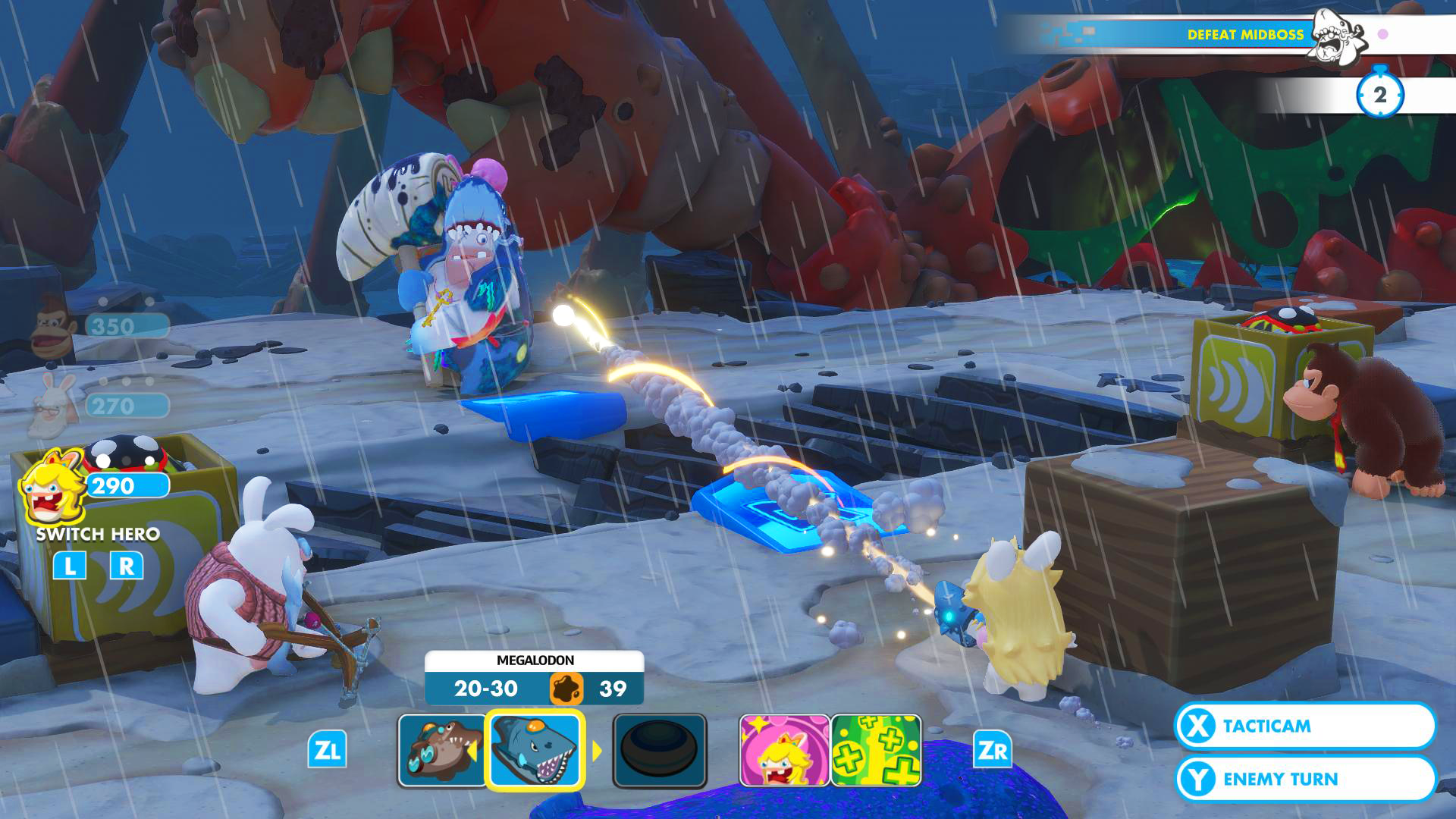Activate Rabbid Peach's pink shield ability

point(783,750)
